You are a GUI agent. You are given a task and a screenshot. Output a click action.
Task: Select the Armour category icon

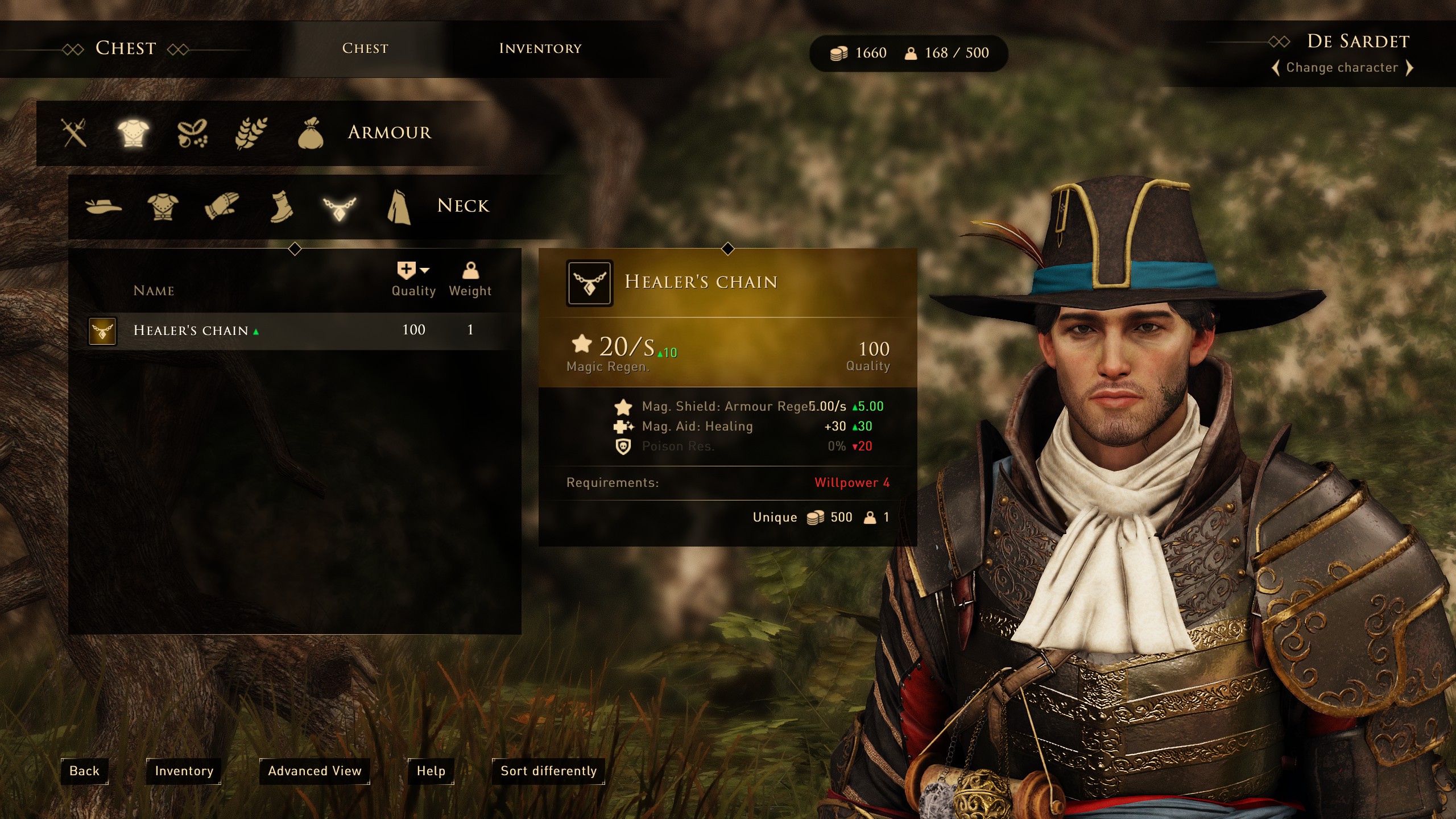point(133,133)
